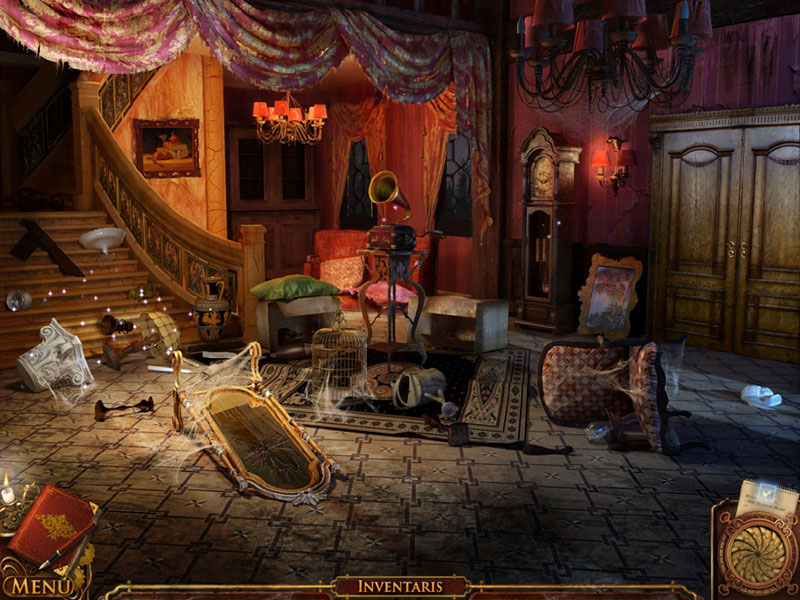Screen dimensions: 800x600
Task: Open the Menu button
Action: (32, 585)
